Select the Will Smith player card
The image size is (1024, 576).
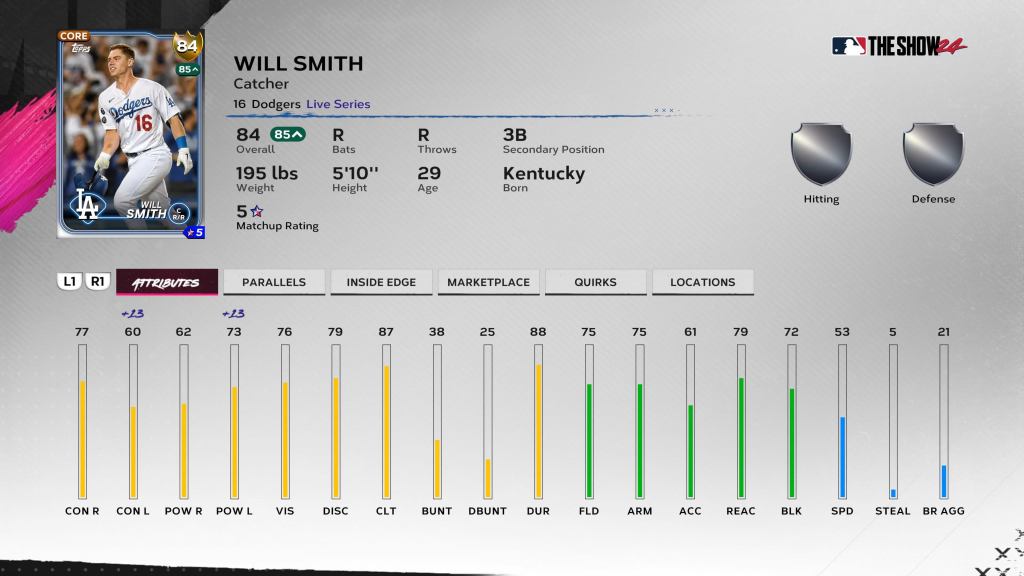tap(131, 135)
